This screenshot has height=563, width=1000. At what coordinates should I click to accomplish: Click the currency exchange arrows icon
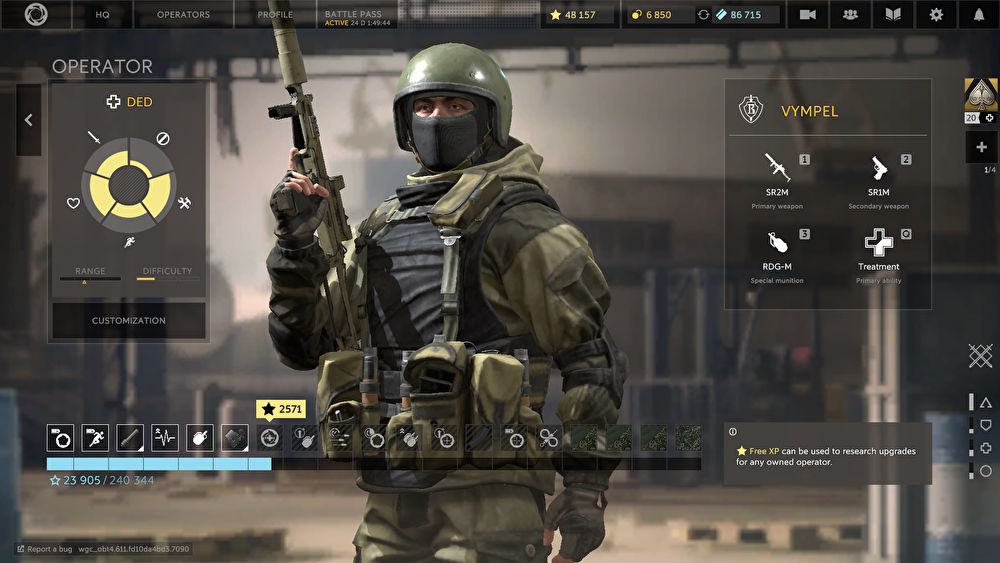coord(703,15)
